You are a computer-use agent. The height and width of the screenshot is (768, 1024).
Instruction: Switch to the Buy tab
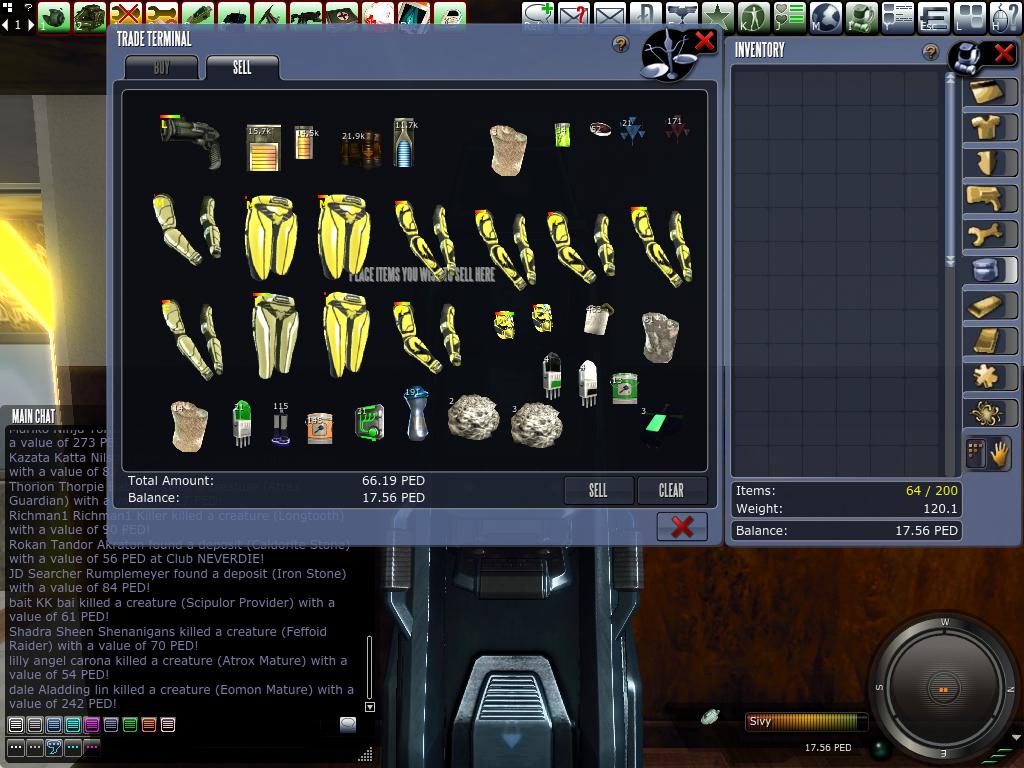point(162,68)
